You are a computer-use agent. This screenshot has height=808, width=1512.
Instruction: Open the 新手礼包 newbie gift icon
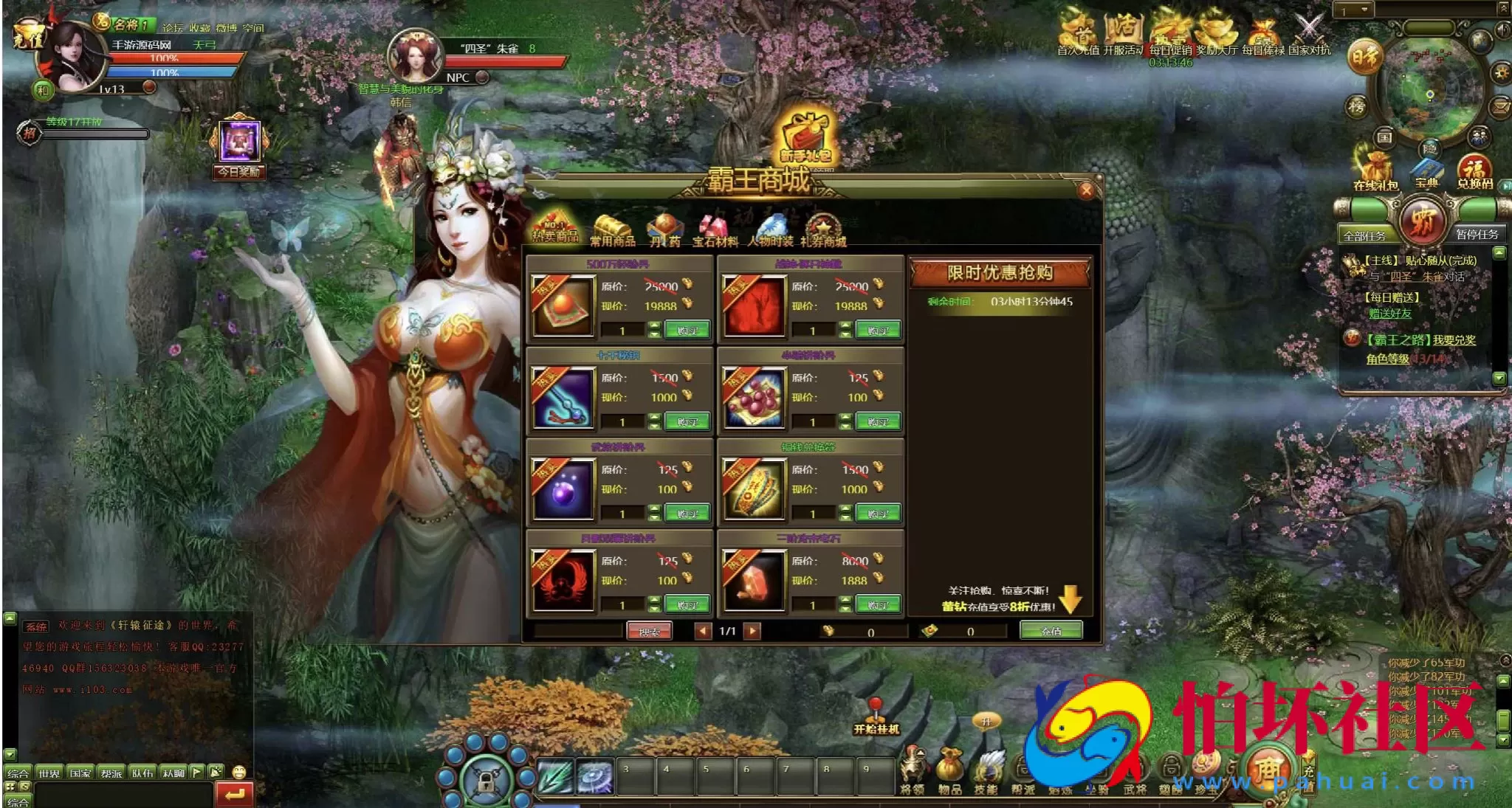pos(807,138)
